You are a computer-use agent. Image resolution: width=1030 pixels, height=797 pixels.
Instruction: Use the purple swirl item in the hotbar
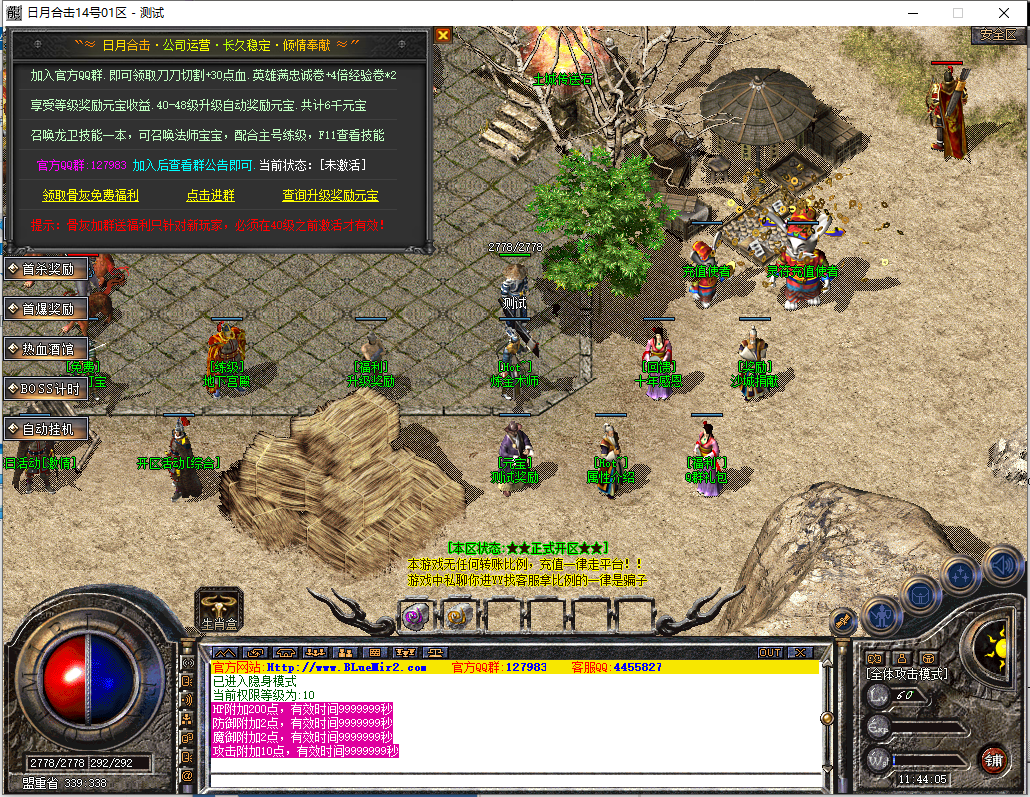(x=415, y=616)
